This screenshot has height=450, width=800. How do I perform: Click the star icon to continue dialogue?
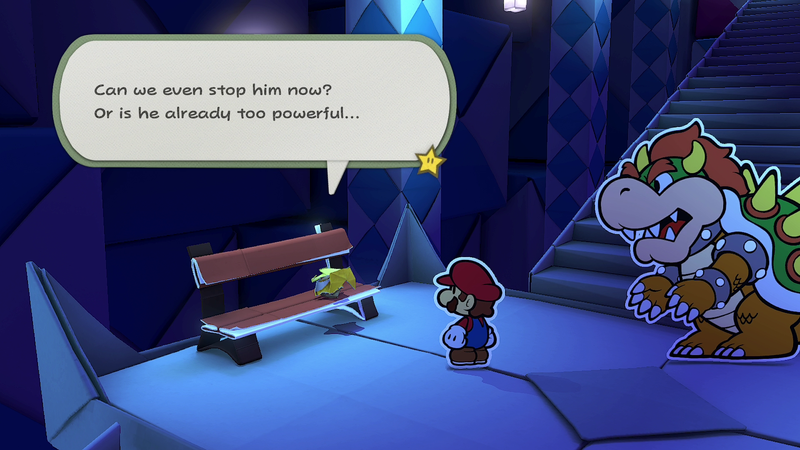point(430,158)
